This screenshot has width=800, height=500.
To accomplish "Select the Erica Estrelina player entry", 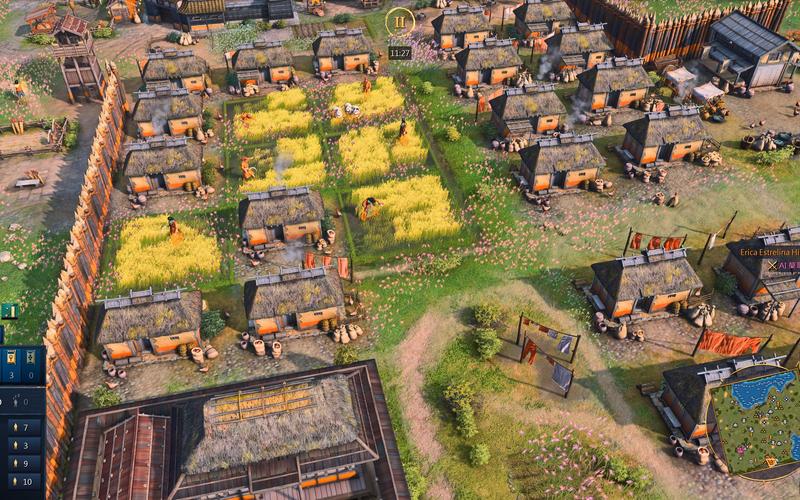I will pos(769,253).
